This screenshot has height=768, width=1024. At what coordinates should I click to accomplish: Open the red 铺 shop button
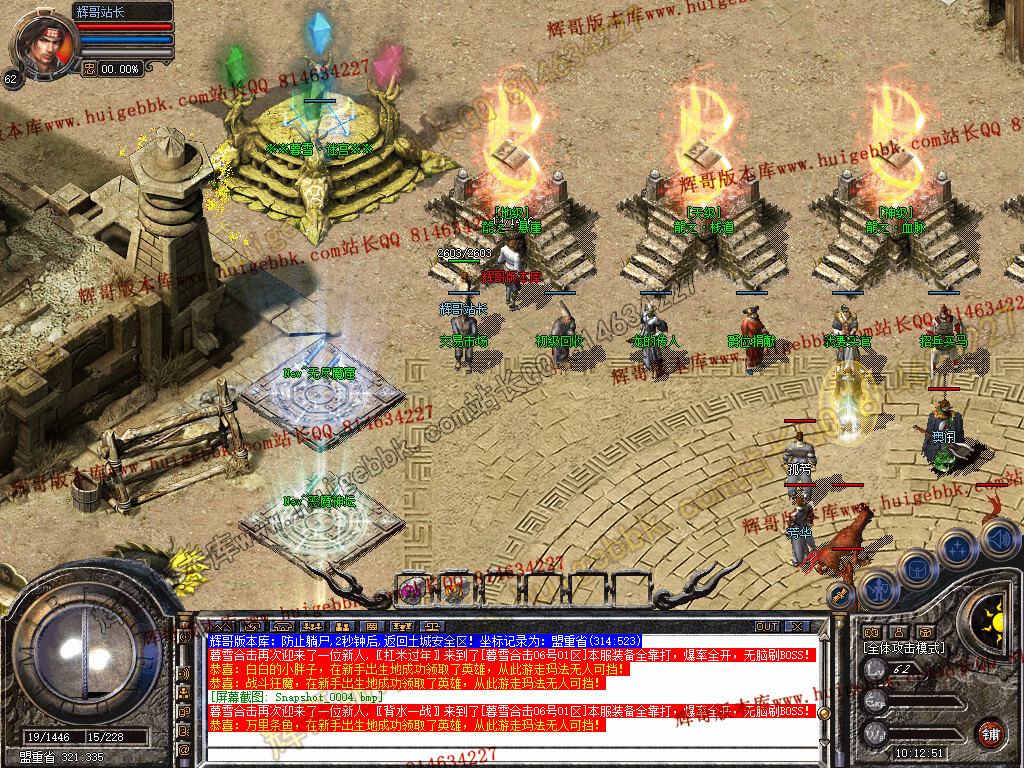(x=990, y=731)
